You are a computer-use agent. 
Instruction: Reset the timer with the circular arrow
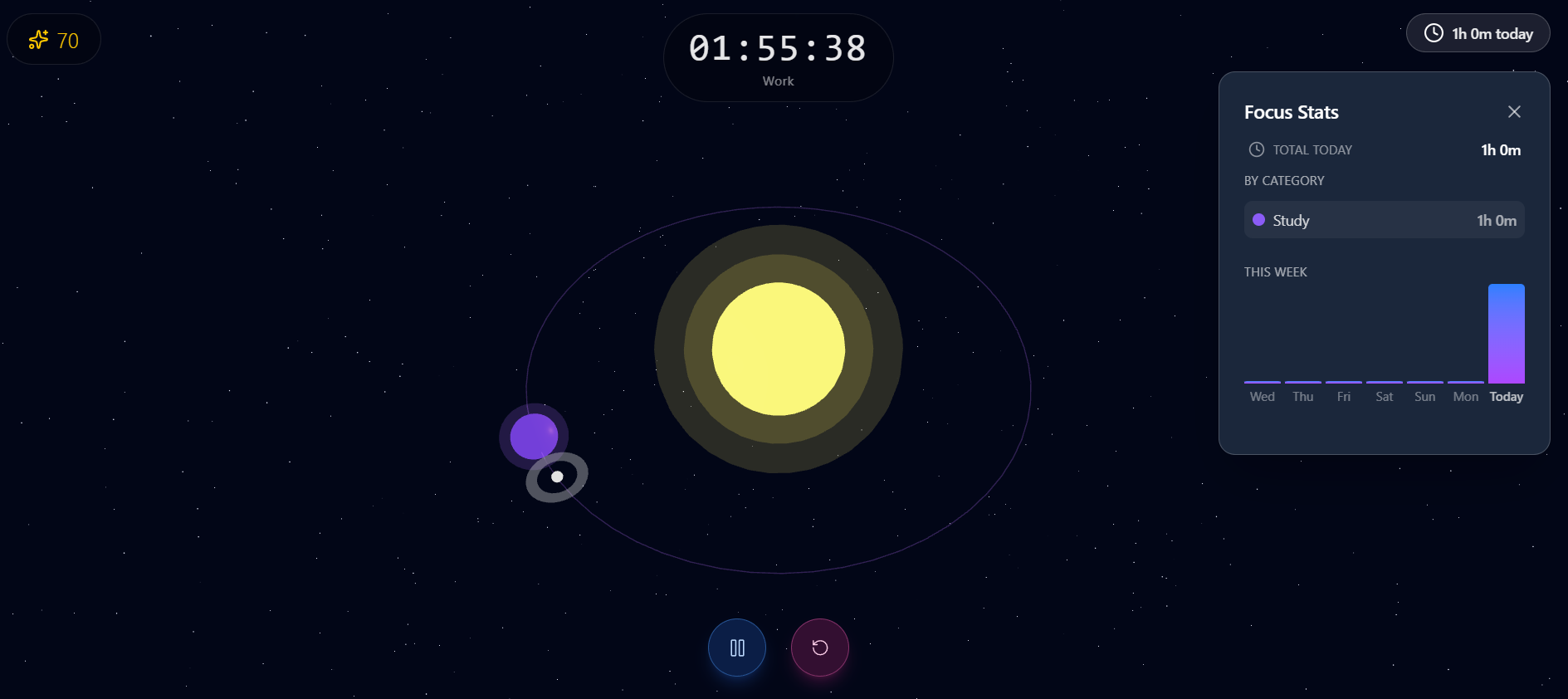tap(819, 648)
